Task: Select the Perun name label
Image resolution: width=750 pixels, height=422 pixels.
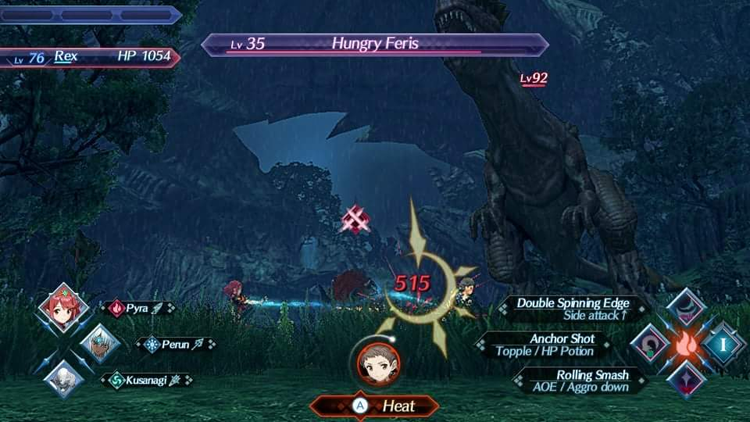Action: pos(175,345)
